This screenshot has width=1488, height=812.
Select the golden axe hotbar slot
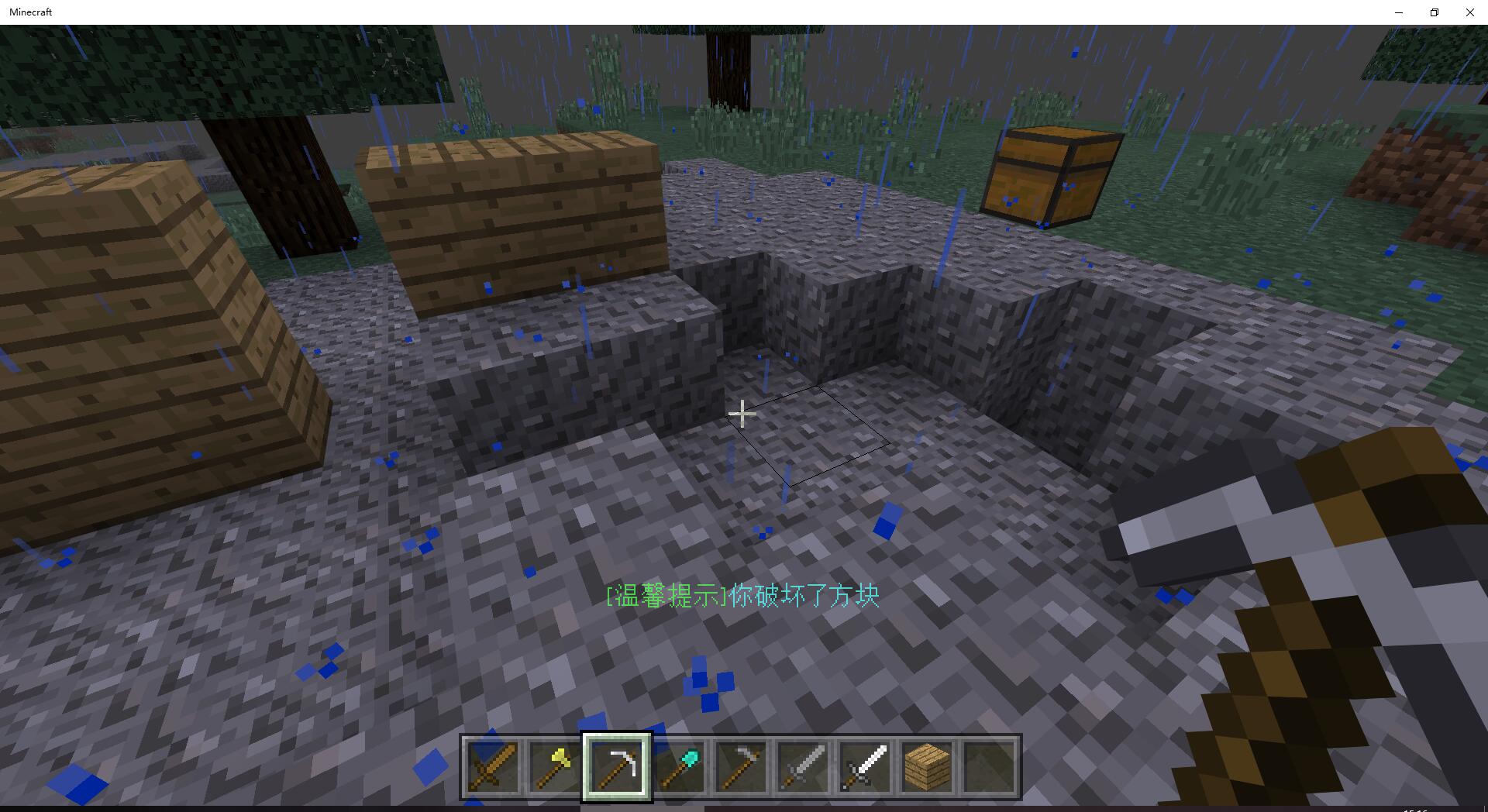pos(555,767)
